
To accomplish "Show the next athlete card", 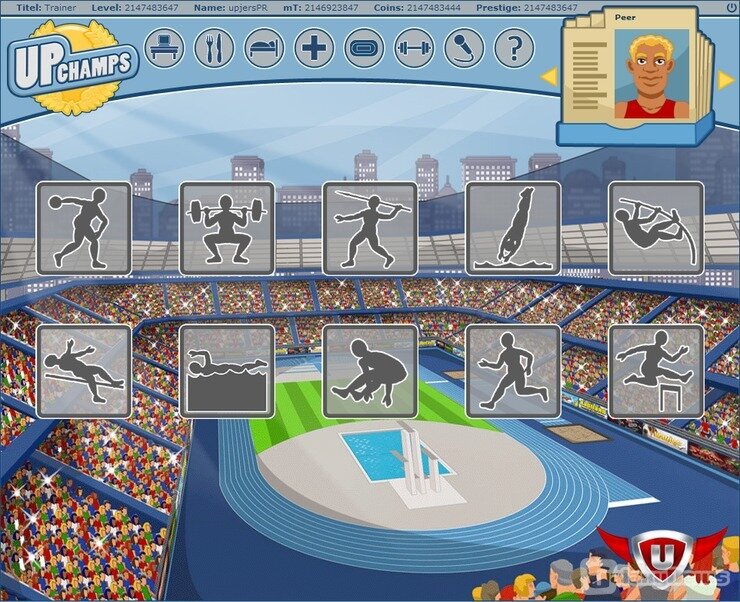I will (x=725, y=79).
